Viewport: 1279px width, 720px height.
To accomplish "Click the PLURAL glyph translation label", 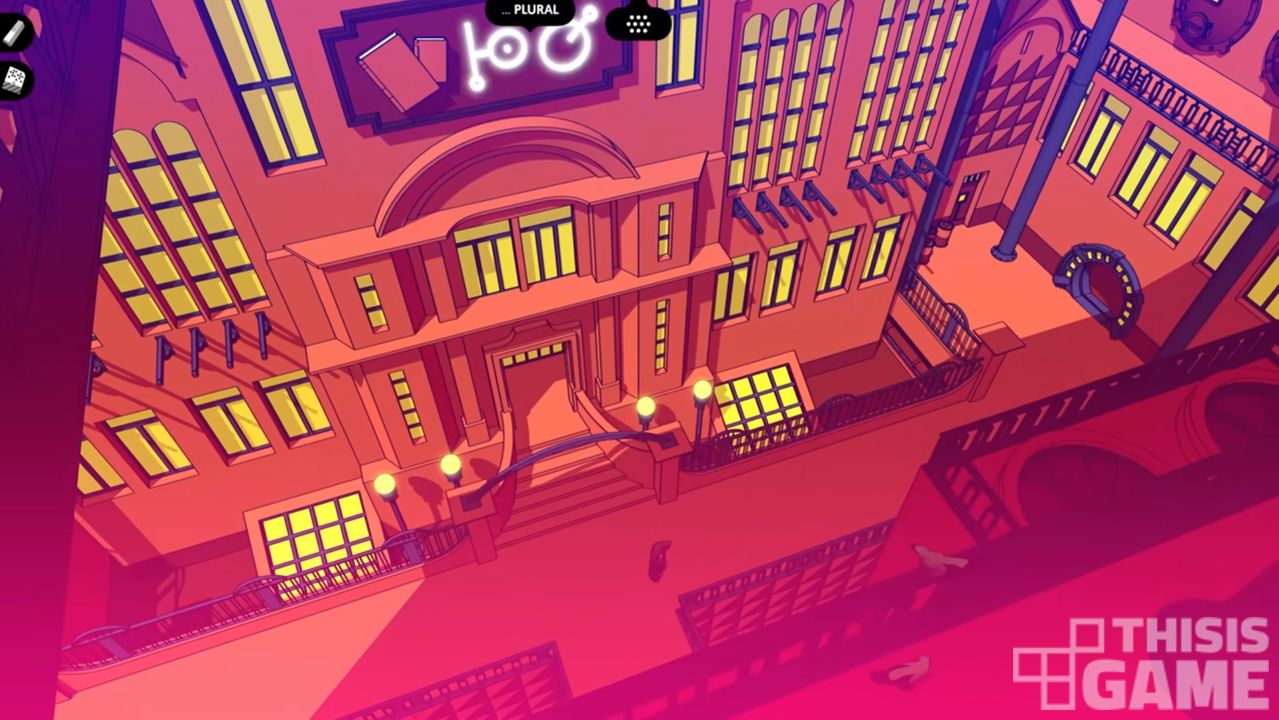I will pyautogui.click(x=530, y=11).
